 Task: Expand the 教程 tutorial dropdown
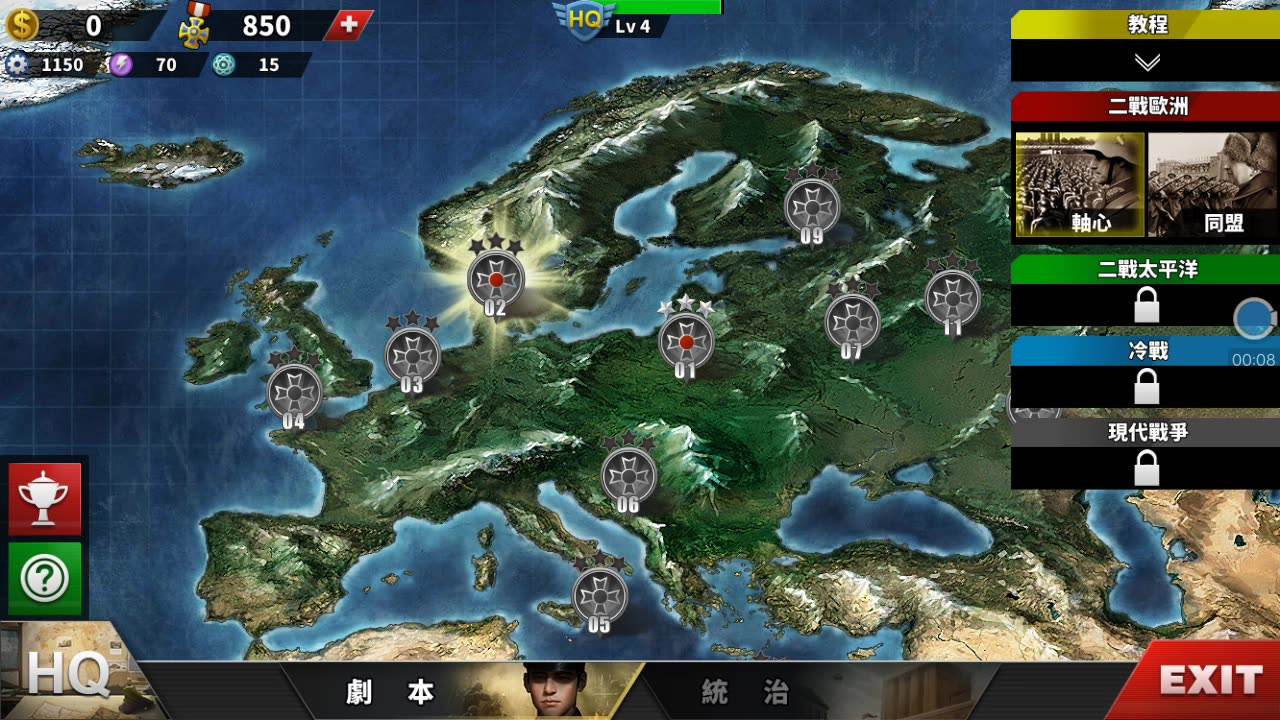1146,61
